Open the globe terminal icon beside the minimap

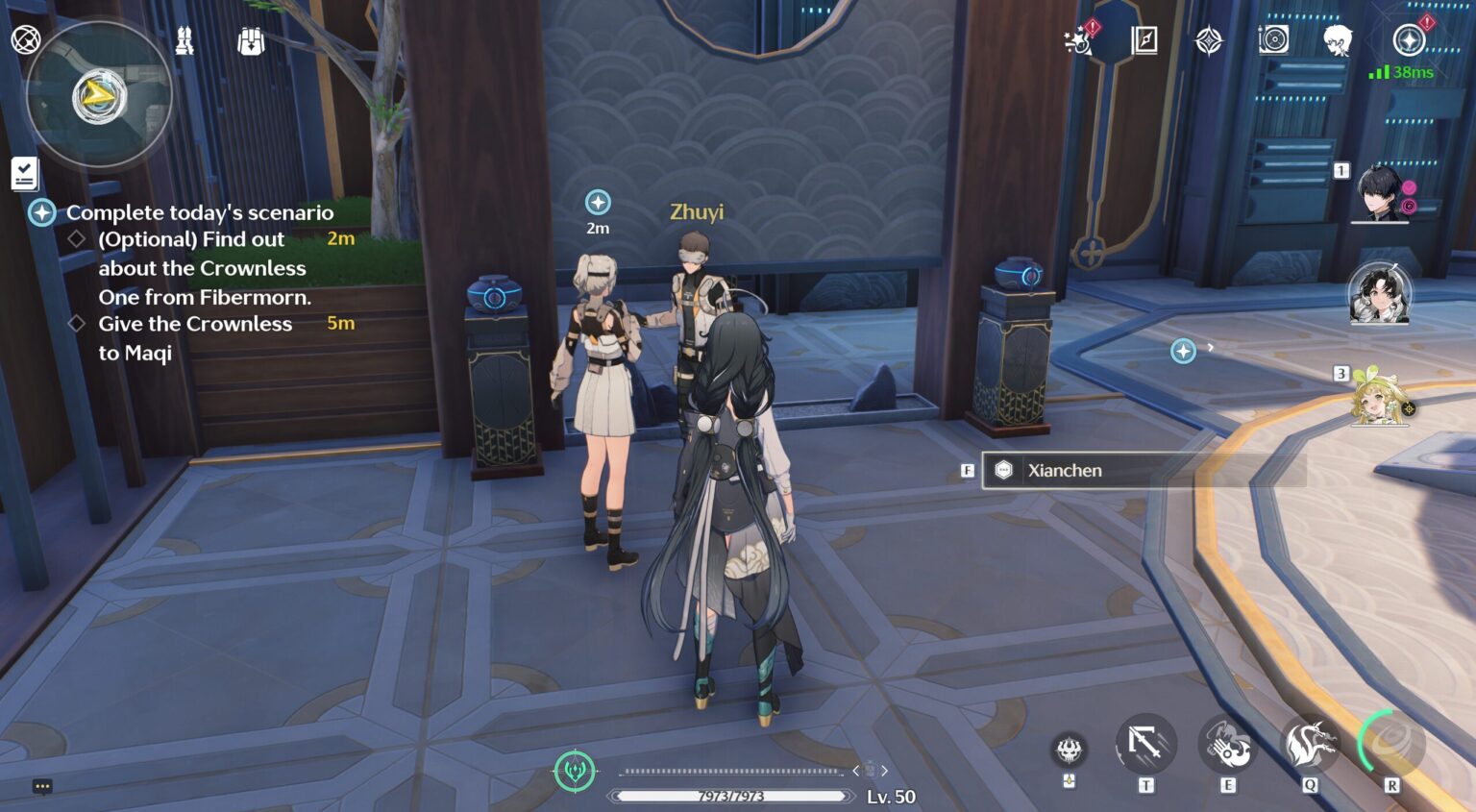(25, 40)
